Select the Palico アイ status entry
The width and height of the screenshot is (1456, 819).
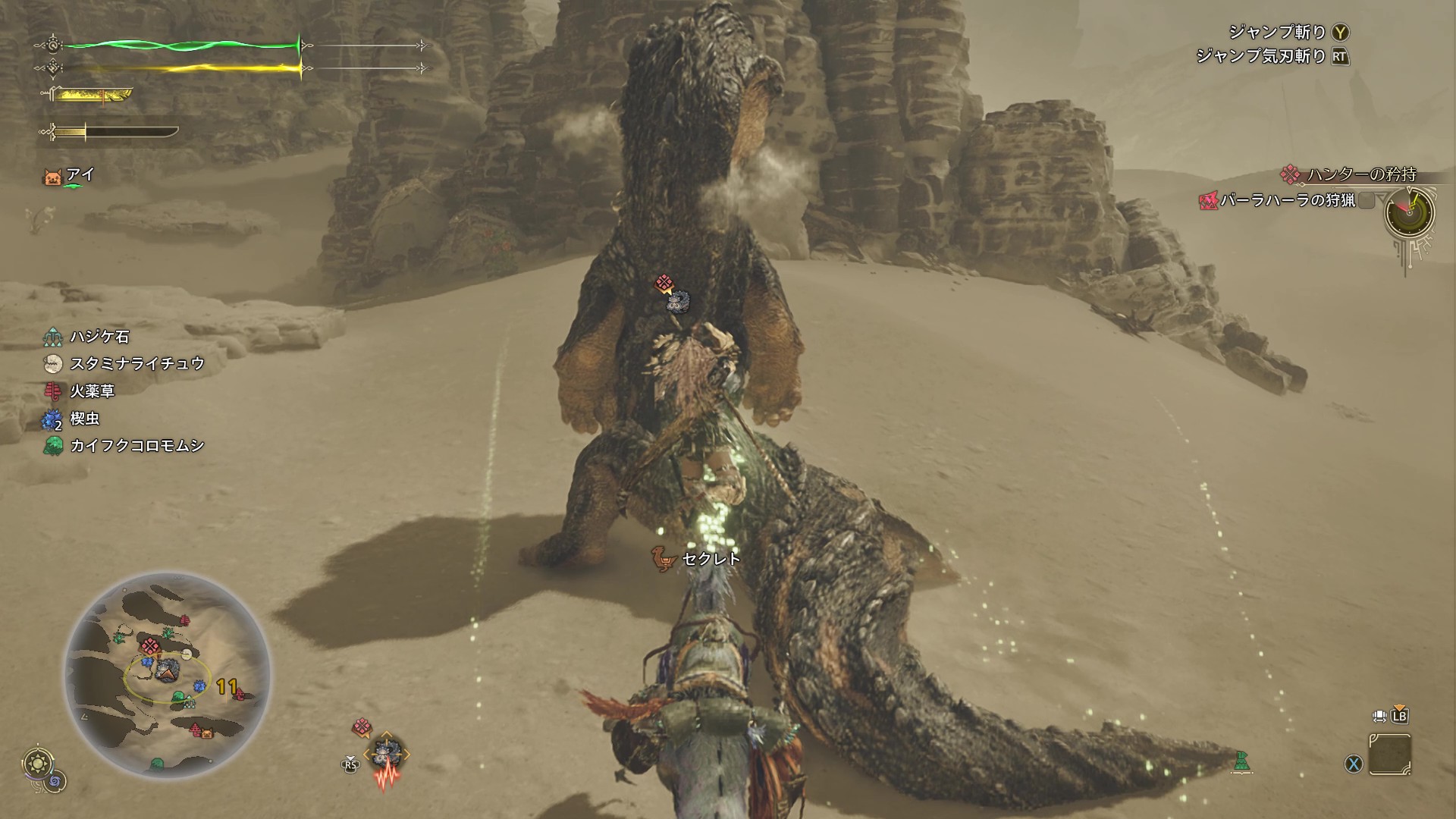pyautogui.click(x=79, y=175)
